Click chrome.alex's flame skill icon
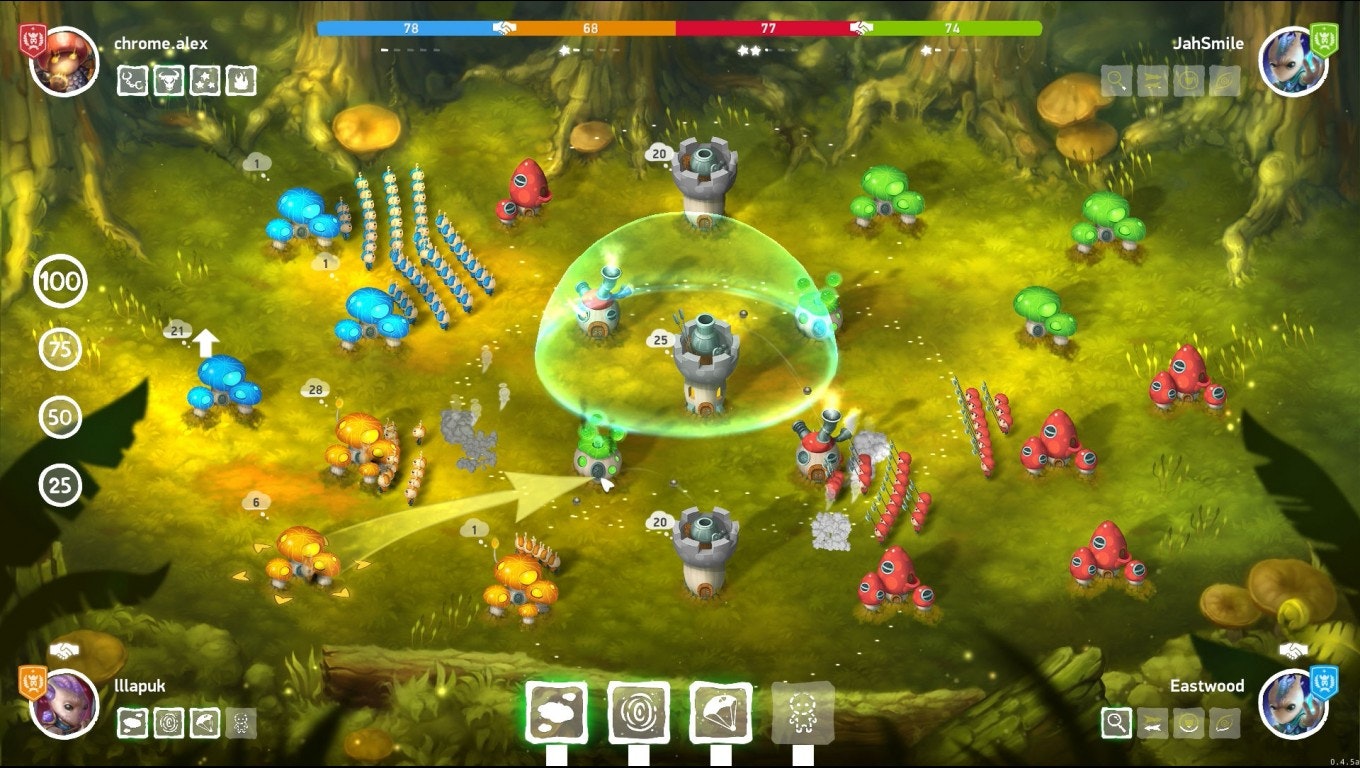The image size is (1360, 768). (240, 80)
